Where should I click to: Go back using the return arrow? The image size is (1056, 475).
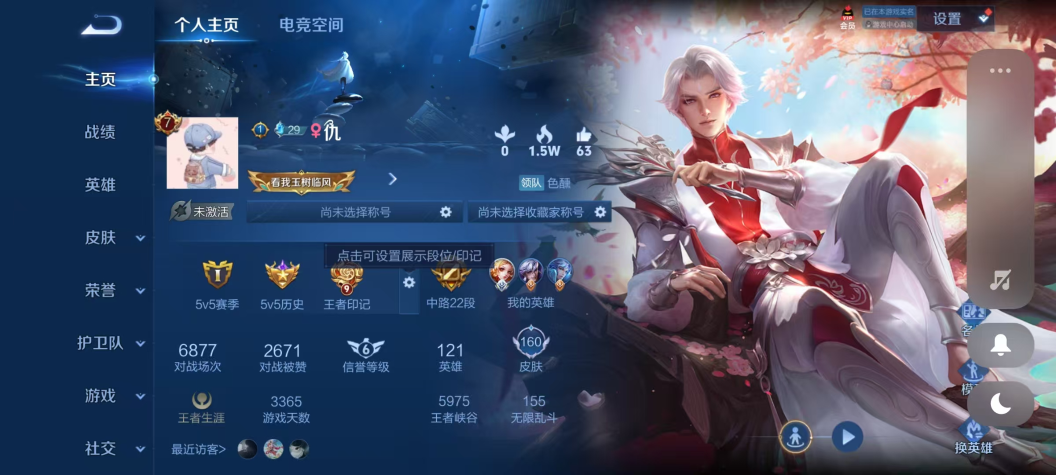point(100,25)
